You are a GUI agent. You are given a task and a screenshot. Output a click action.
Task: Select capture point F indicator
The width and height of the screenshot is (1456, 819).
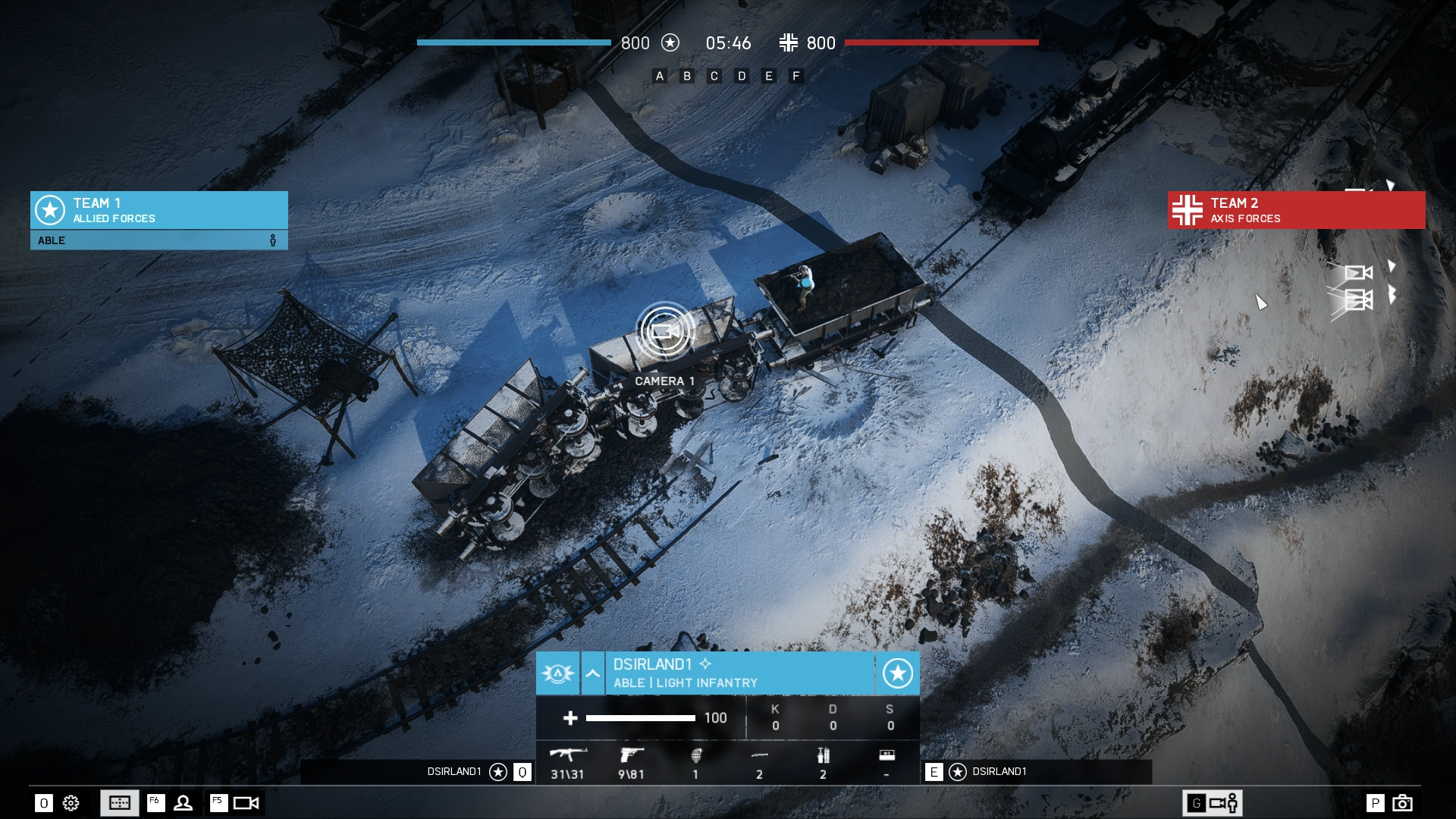tap(795, 76)
